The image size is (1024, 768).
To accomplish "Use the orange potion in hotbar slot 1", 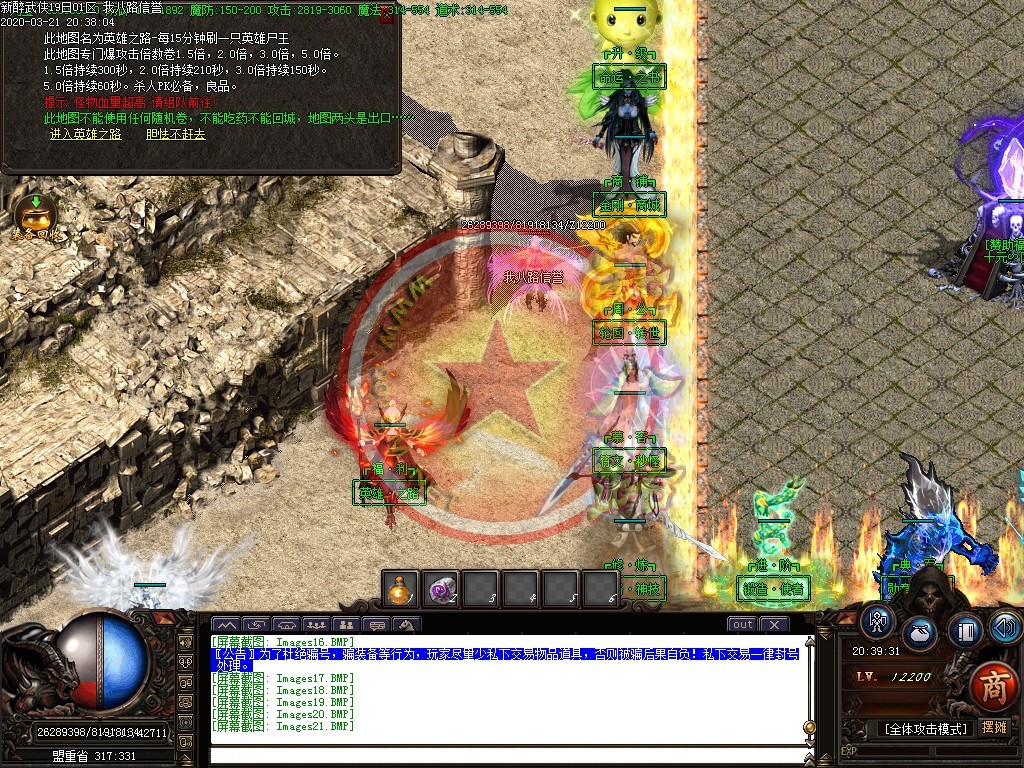I will coord(401,589).
